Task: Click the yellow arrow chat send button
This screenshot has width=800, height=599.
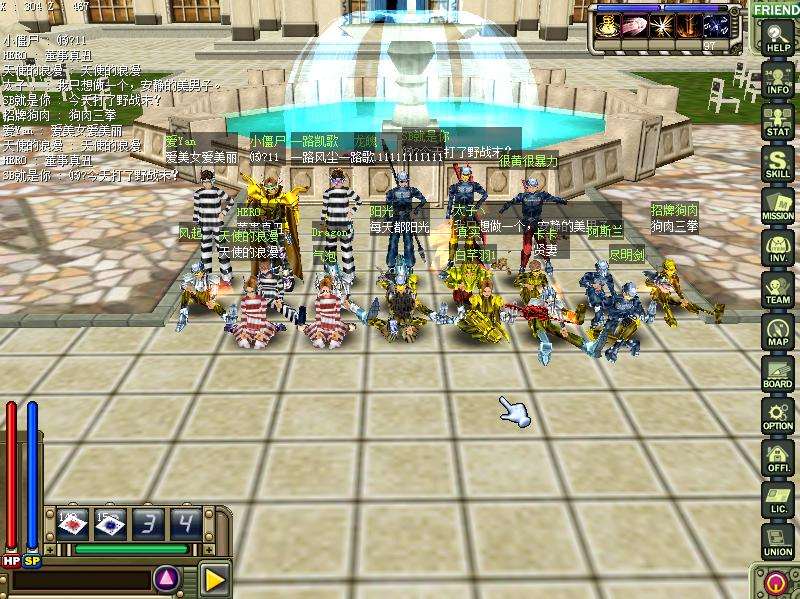Action: [213, 578]
